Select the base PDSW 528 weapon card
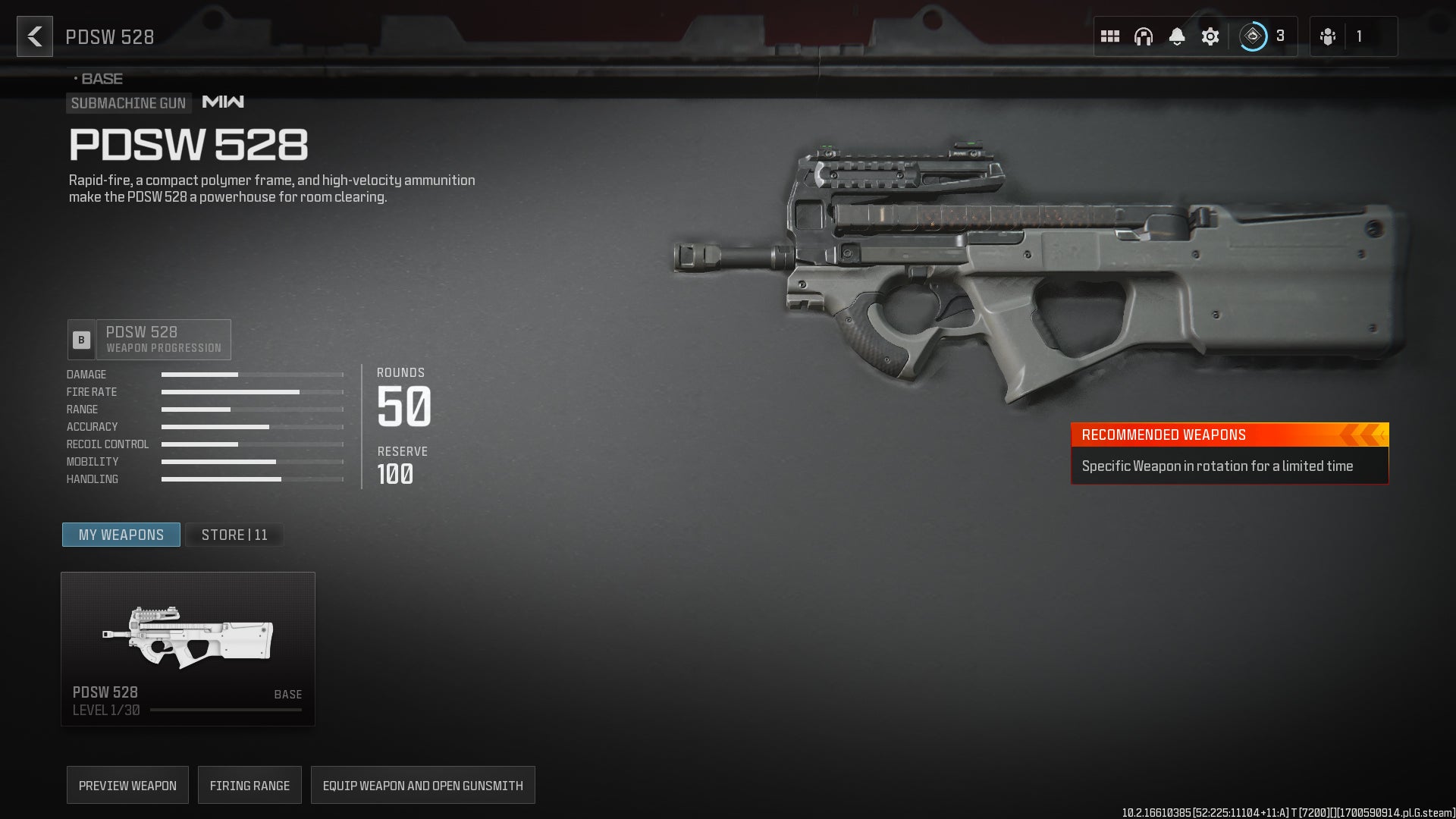1456x819 pixels. 187,647
